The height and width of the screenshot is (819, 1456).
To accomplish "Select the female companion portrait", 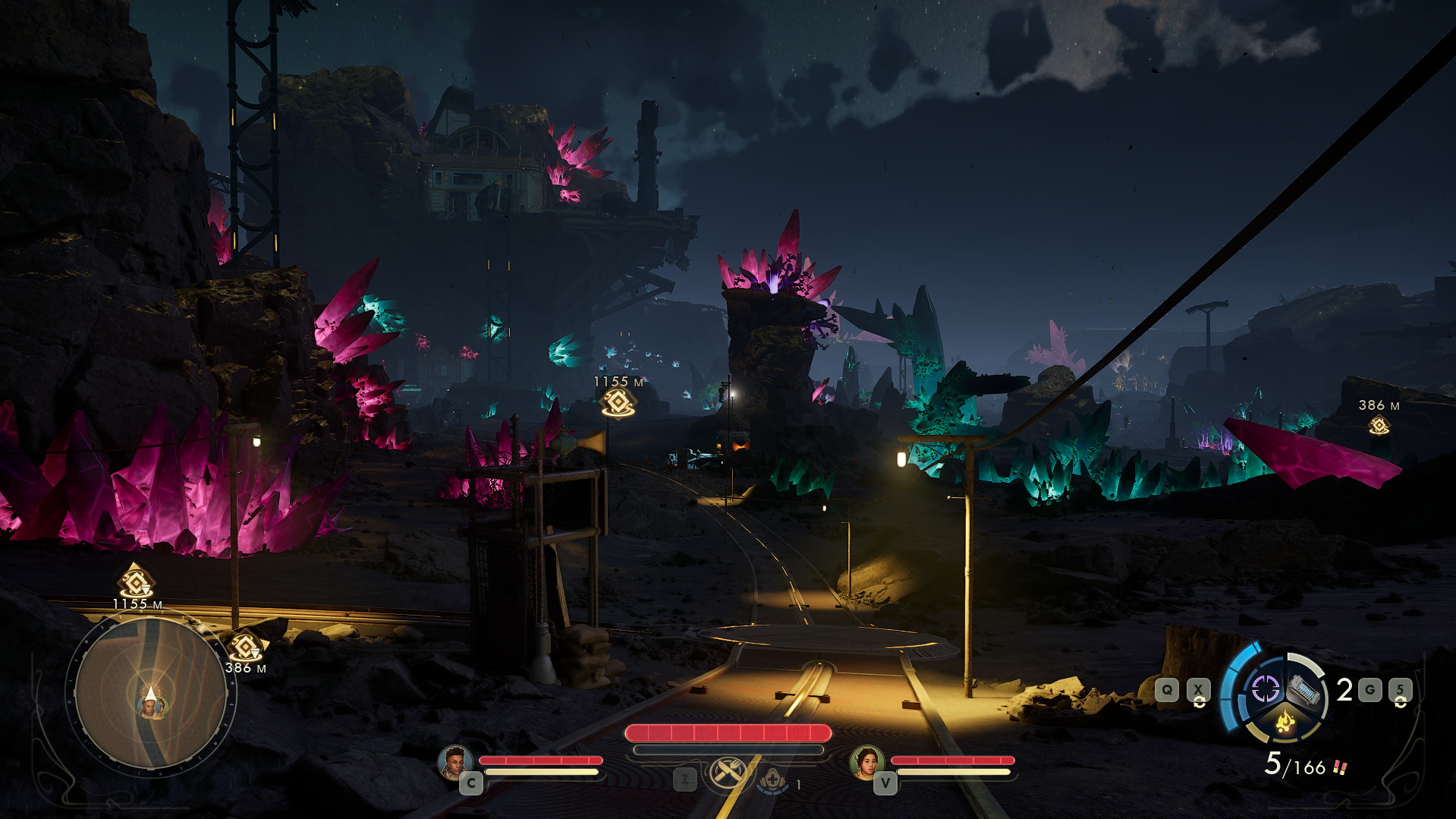I will [866, 761].
